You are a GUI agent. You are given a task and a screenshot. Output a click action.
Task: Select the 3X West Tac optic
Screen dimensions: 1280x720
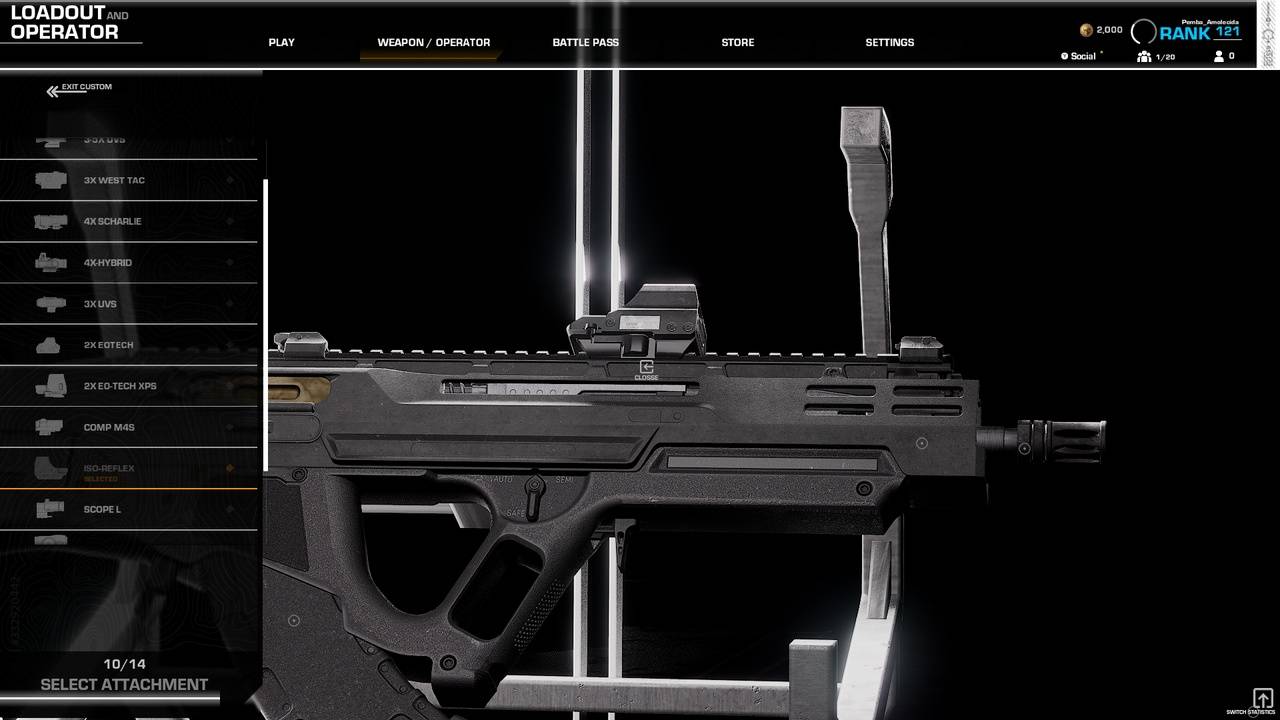tap(128, 181)
